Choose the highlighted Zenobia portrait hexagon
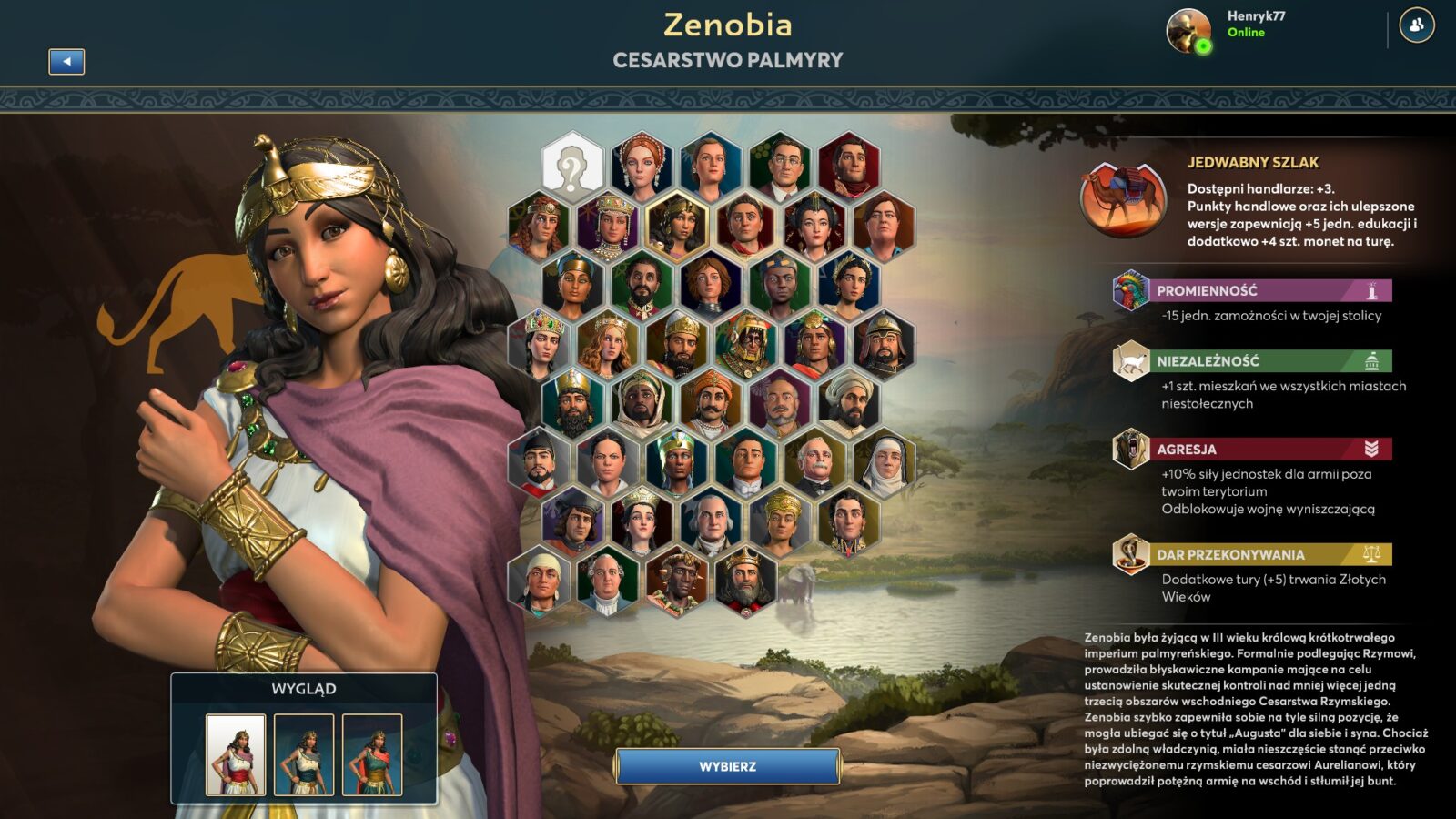This screenshot has height=819, width=1456. (x=676, y=225)
